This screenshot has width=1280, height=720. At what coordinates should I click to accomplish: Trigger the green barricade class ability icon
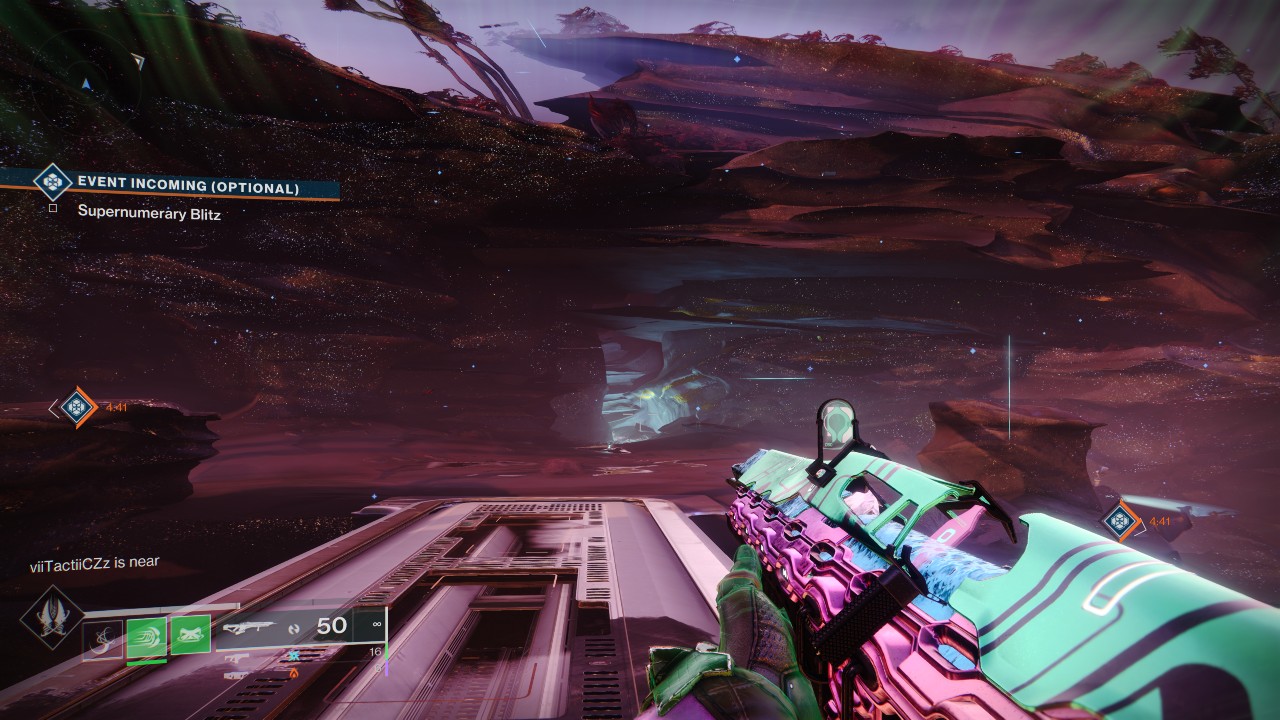[190, 635]
